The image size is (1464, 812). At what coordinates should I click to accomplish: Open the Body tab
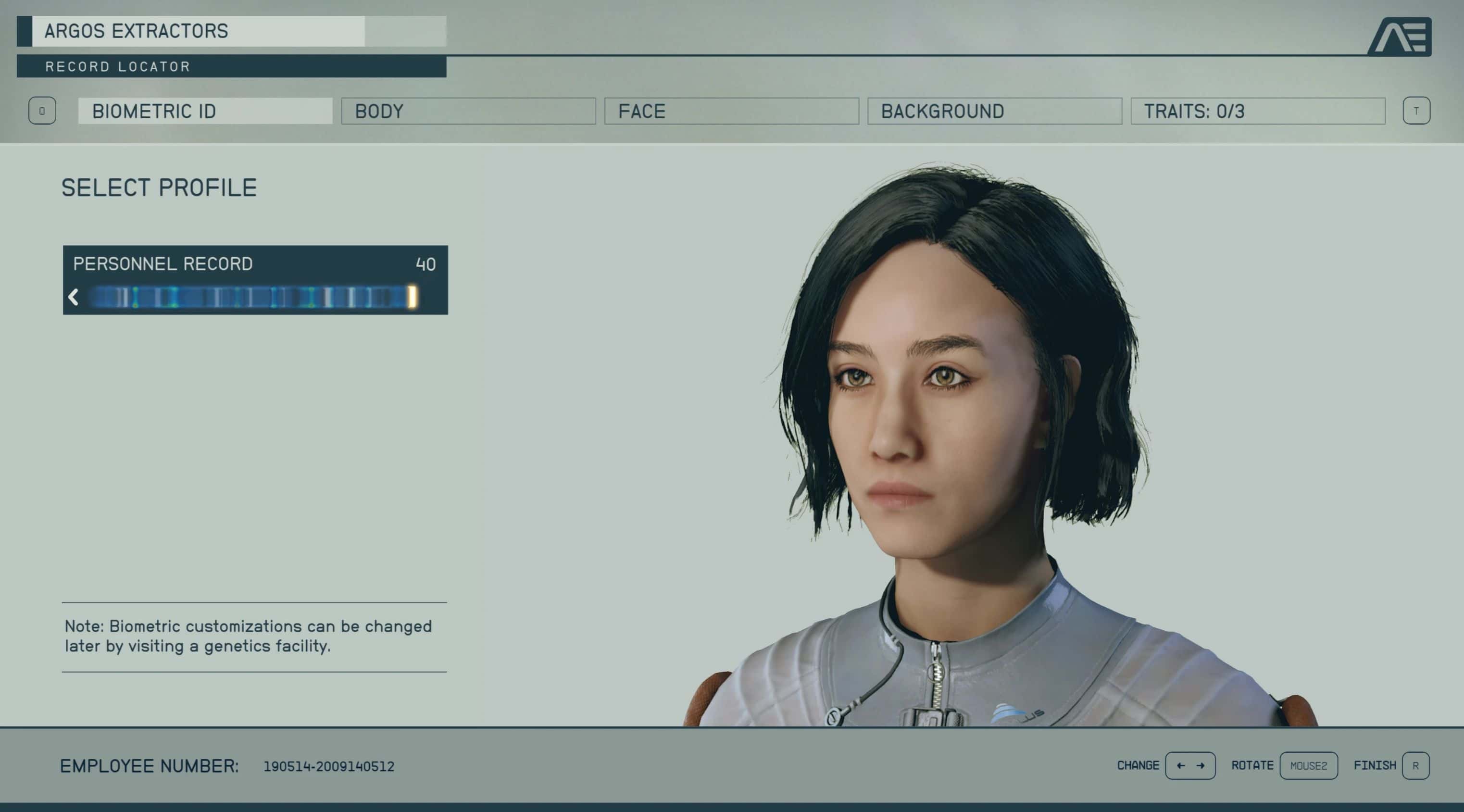pyautogui.click(x=468, y=112)
